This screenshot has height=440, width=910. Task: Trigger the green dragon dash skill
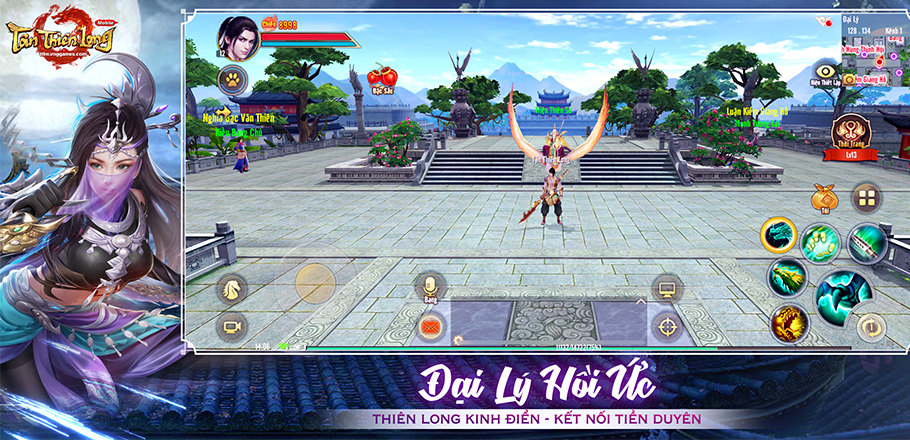click(x=787, y=276)
